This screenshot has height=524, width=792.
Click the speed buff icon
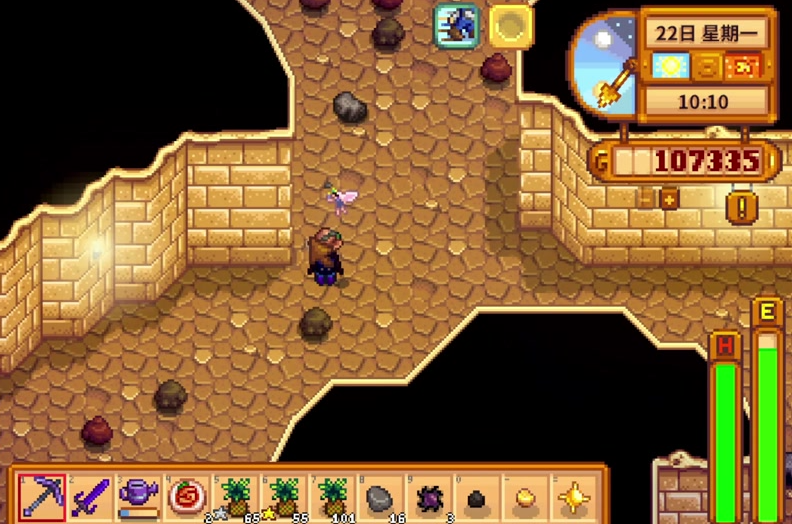(x=456, y=26)
